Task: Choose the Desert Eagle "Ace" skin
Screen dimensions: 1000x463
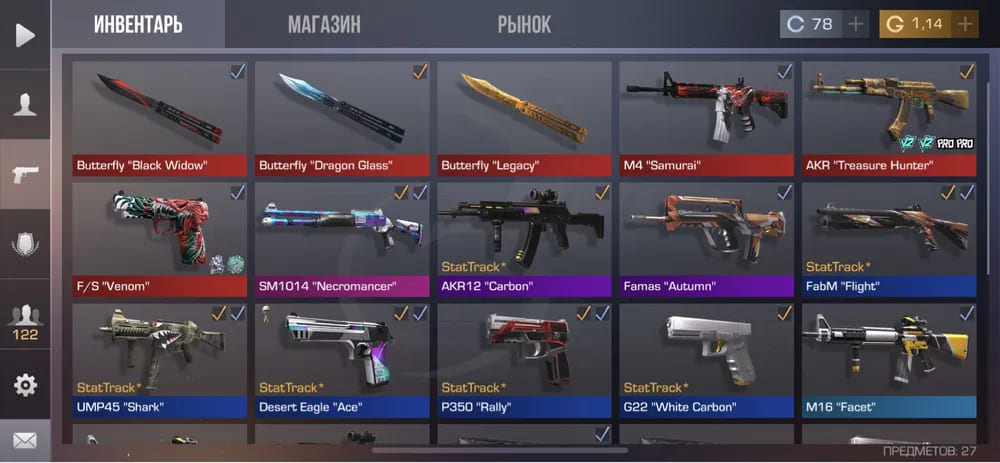Action: tap(342, 360)
